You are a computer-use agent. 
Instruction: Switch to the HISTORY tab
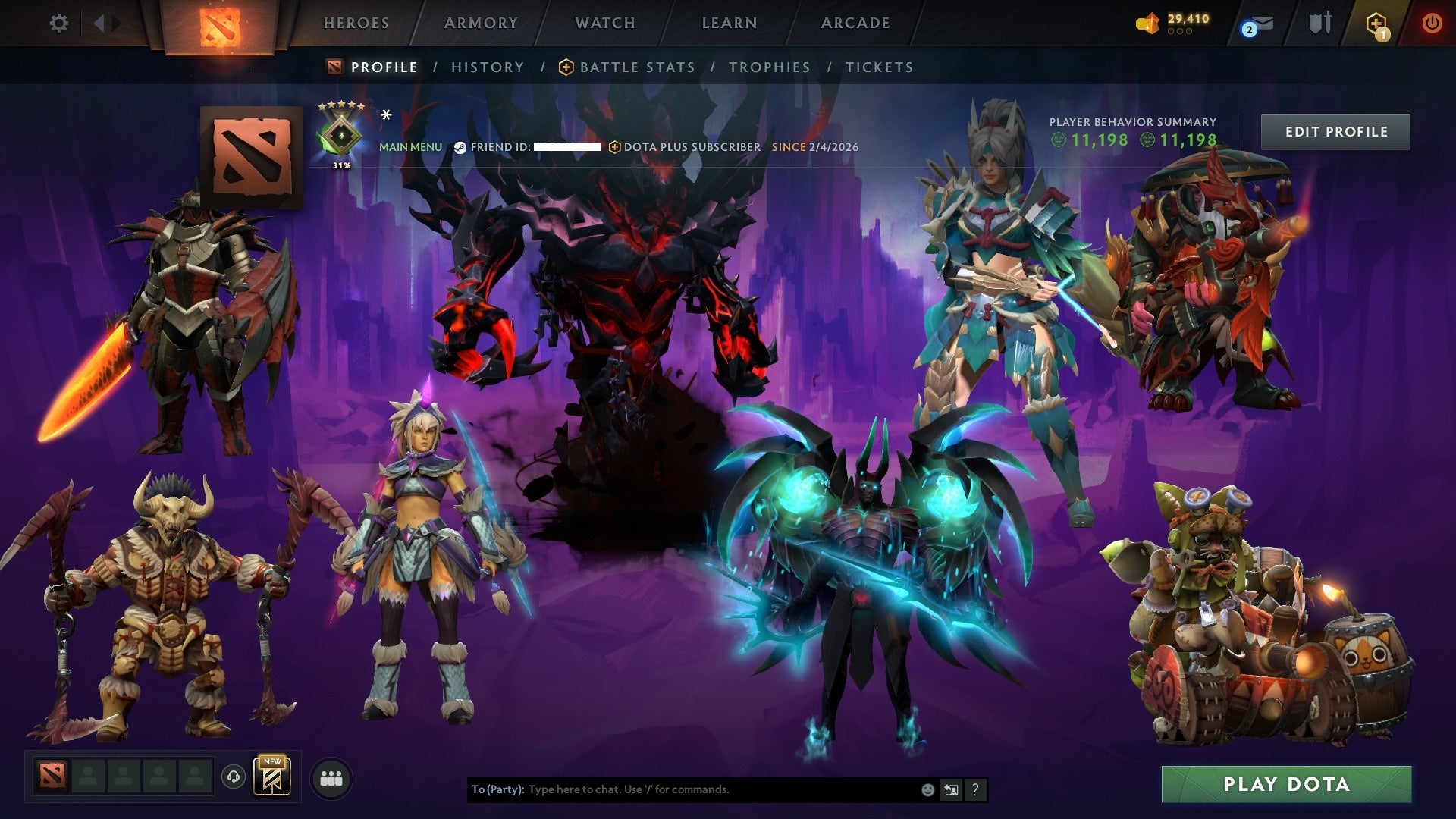point(487,67)
